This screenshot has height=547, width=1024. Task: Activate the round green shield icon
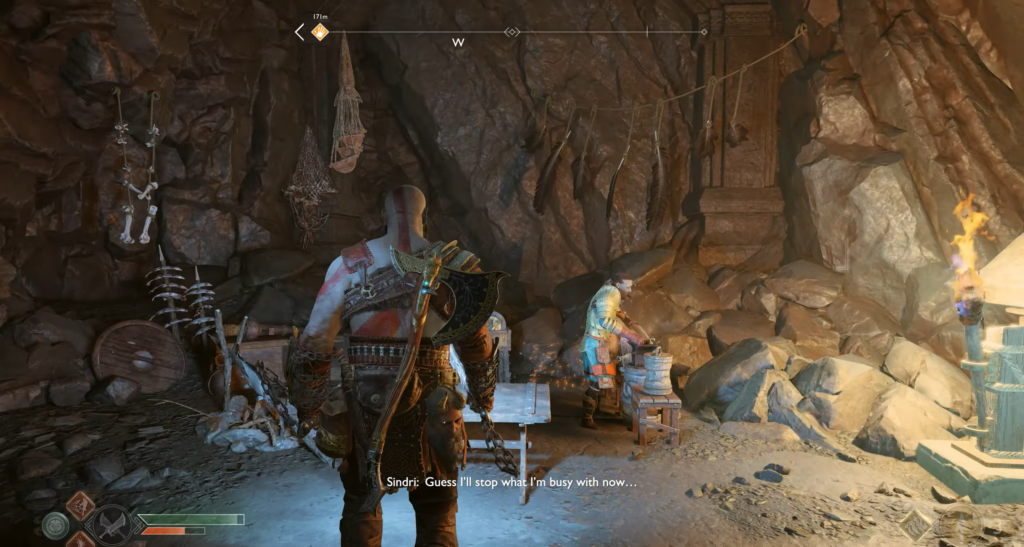pyautogui.click(x=56, y=523)
